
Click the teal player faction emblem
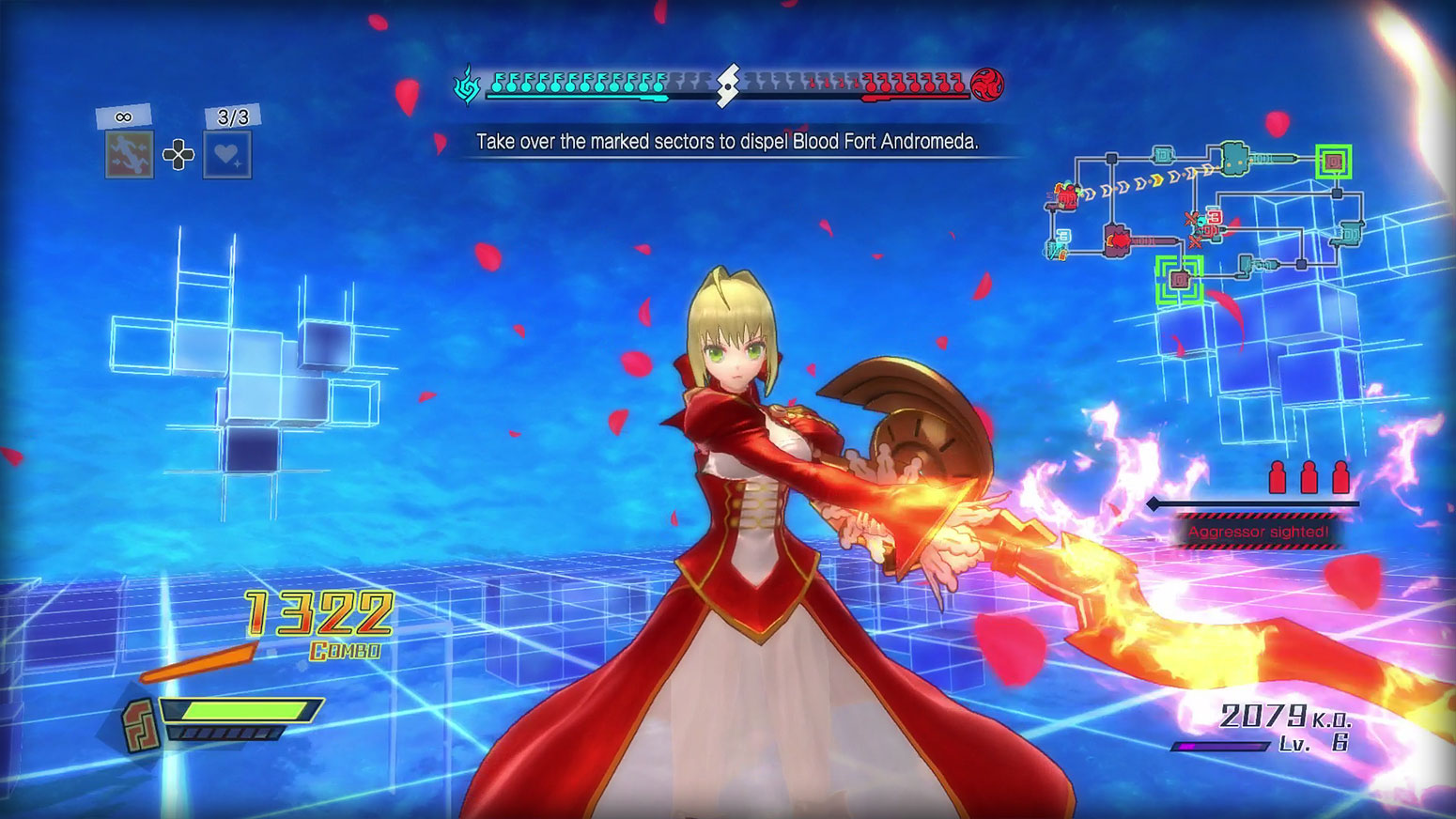coord(467,85)
